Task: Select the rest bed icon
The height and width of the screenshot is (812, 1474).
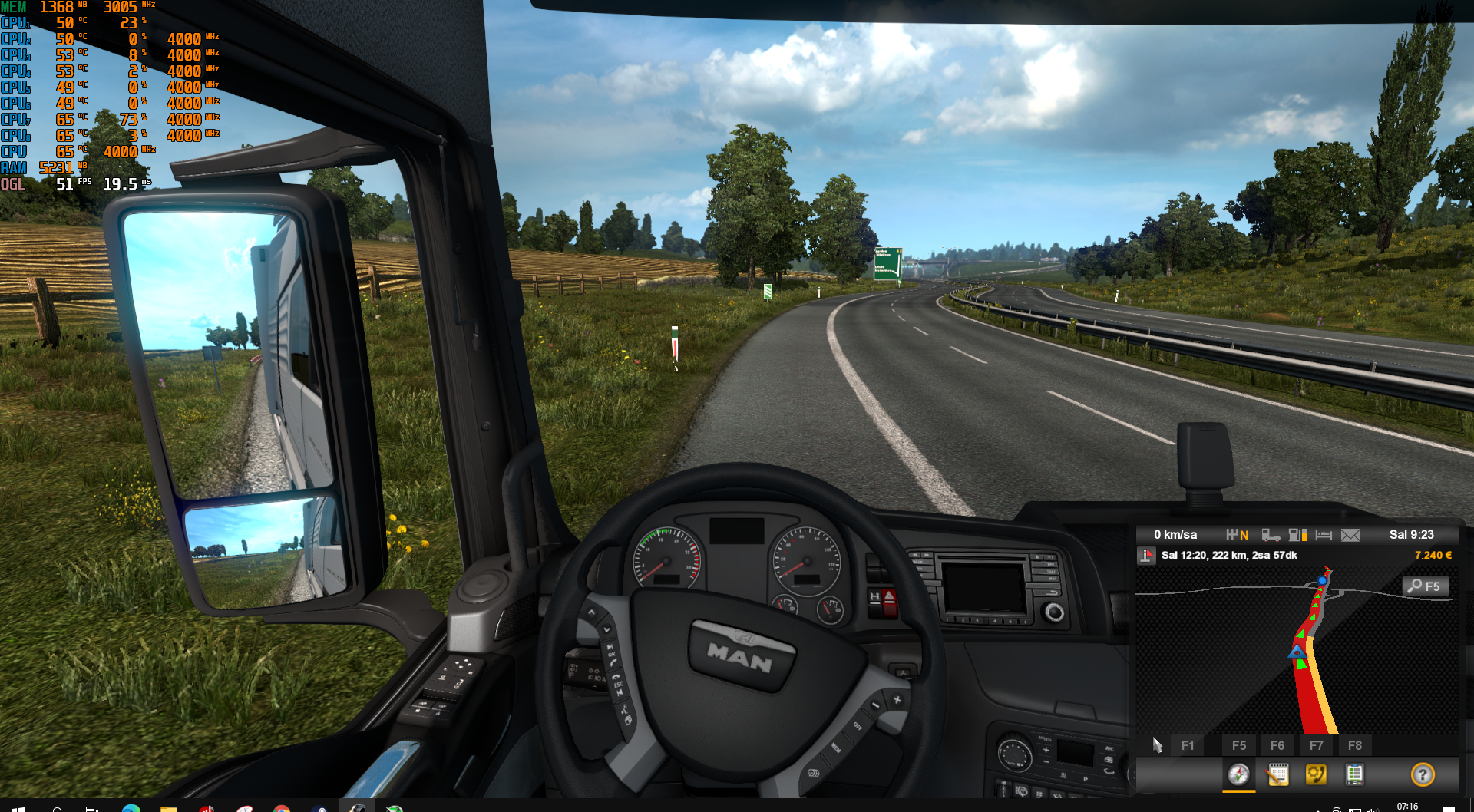Action: [1324, 535]
